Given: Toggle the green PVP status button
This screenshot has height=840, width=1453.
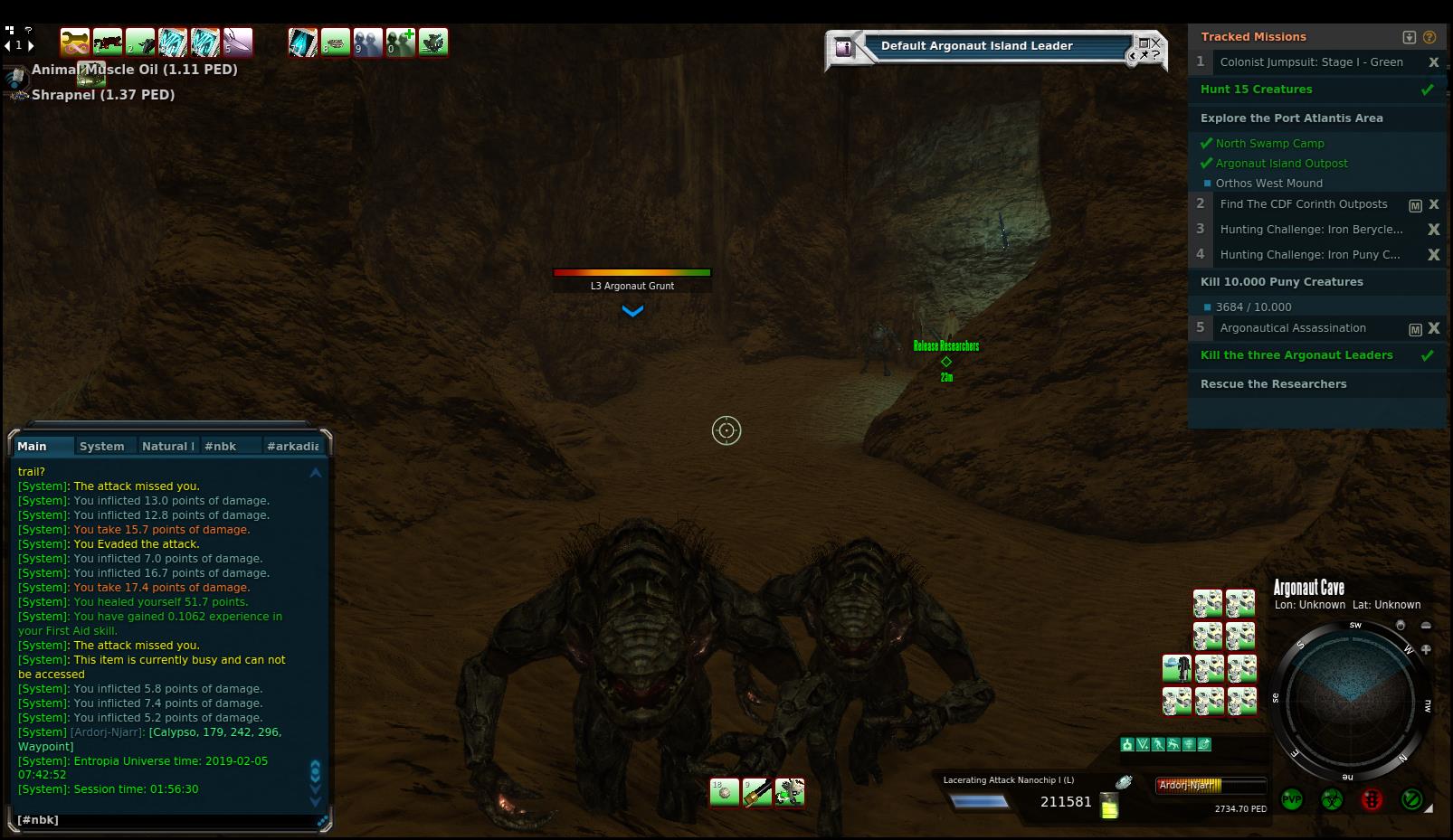Looking at the screenshot, I should 1292,799.
